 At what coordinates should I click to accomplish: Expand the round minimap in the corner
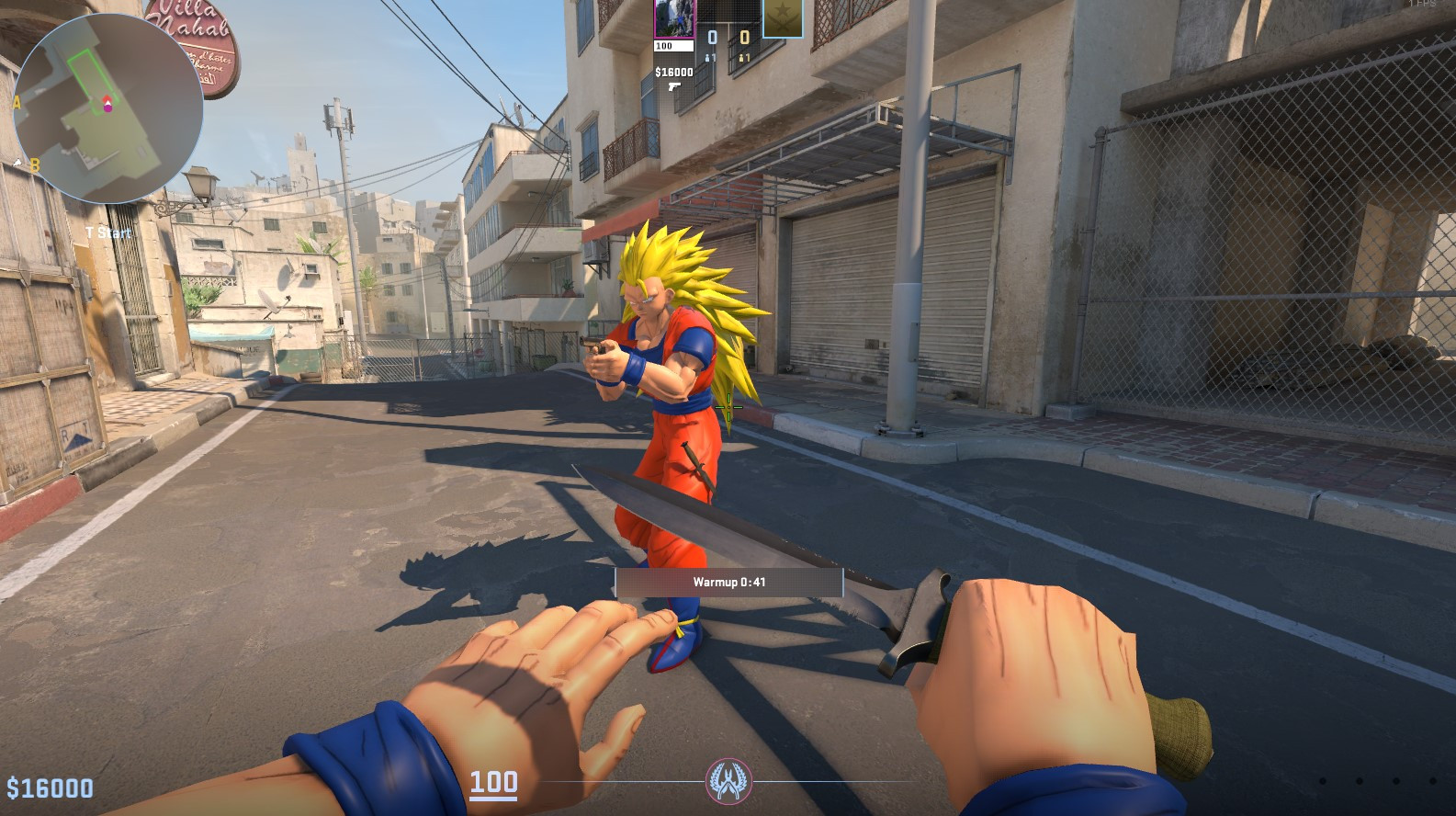point(108,99)
